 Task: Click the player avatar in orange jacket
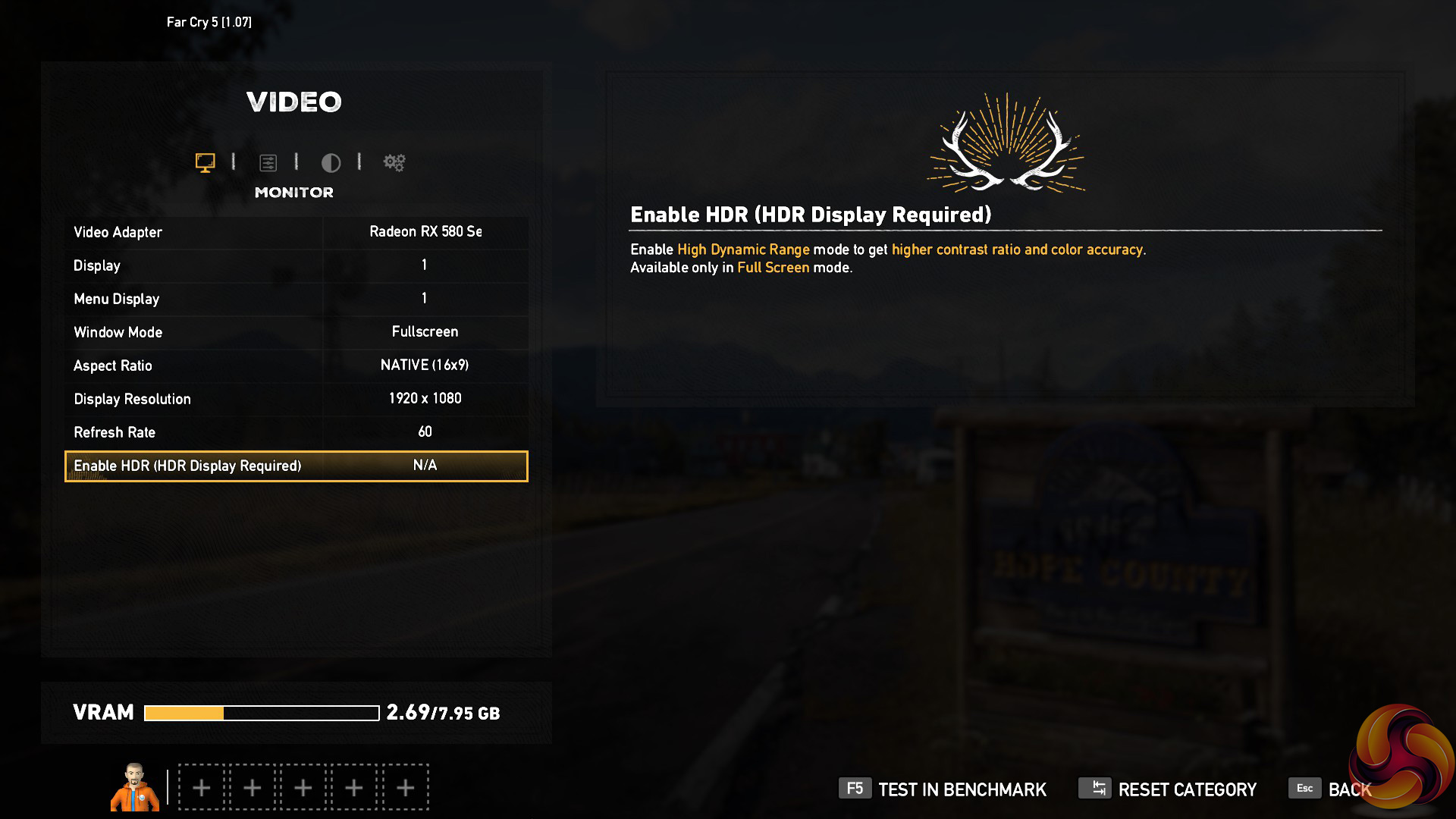point(135,787)
